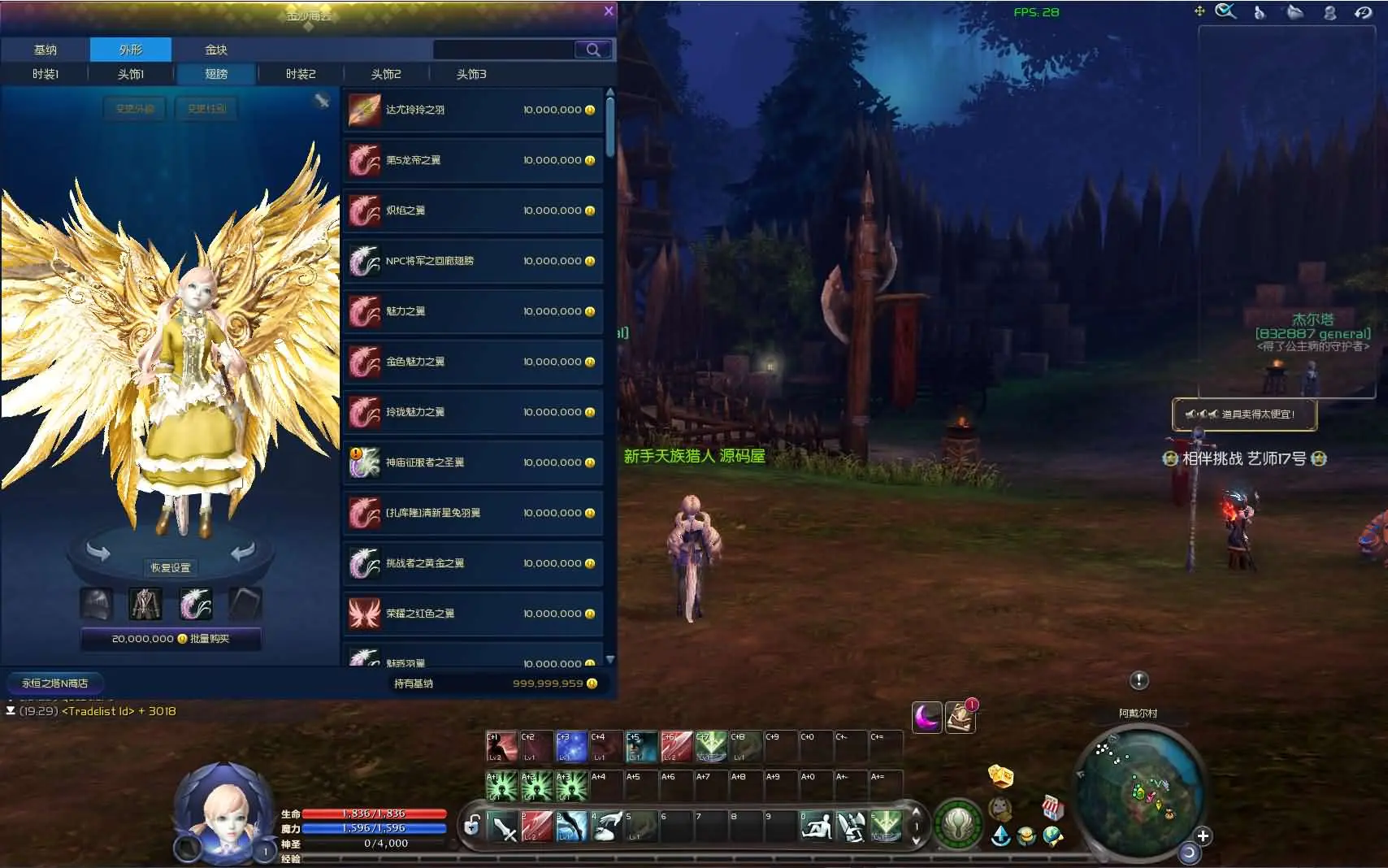Preview 神庙征服者之圣翼 wings

tap(473, 463)
